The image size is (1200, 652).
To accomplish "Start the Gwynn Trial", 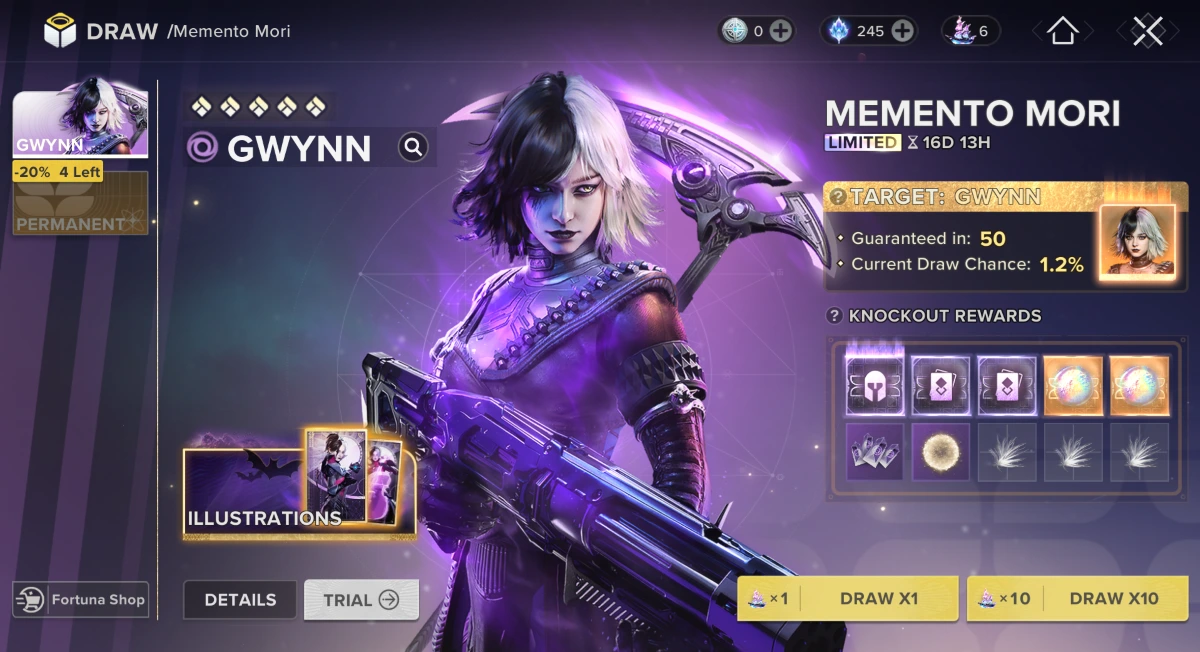I will [361, 600].
